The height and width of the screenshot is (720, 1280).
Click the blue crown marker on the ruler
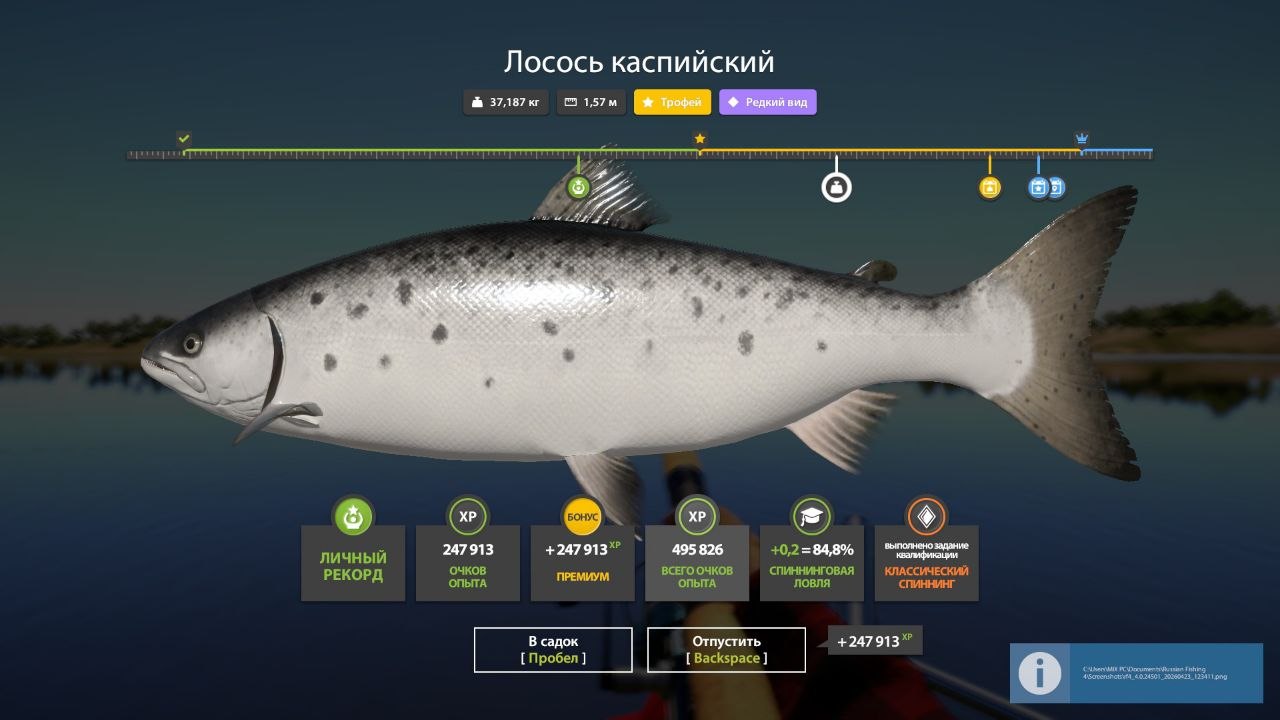click(1081, 141)
